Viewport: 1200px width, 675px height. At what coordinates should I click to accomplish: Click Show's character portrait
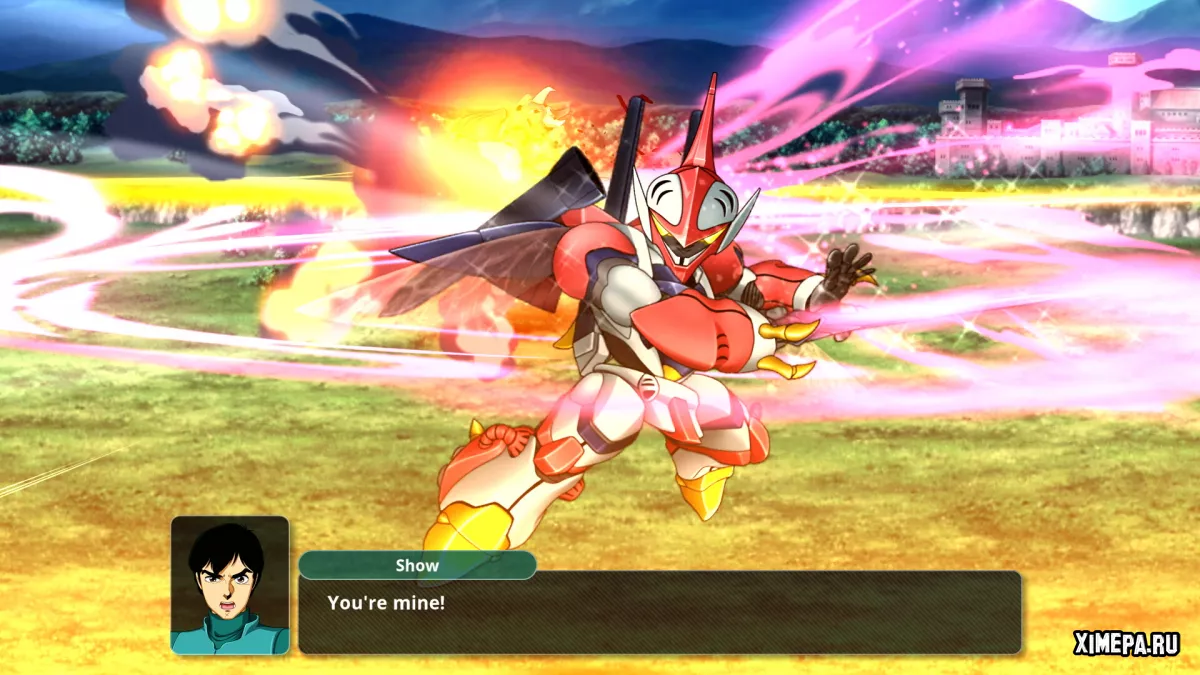(x=230, y=585)
